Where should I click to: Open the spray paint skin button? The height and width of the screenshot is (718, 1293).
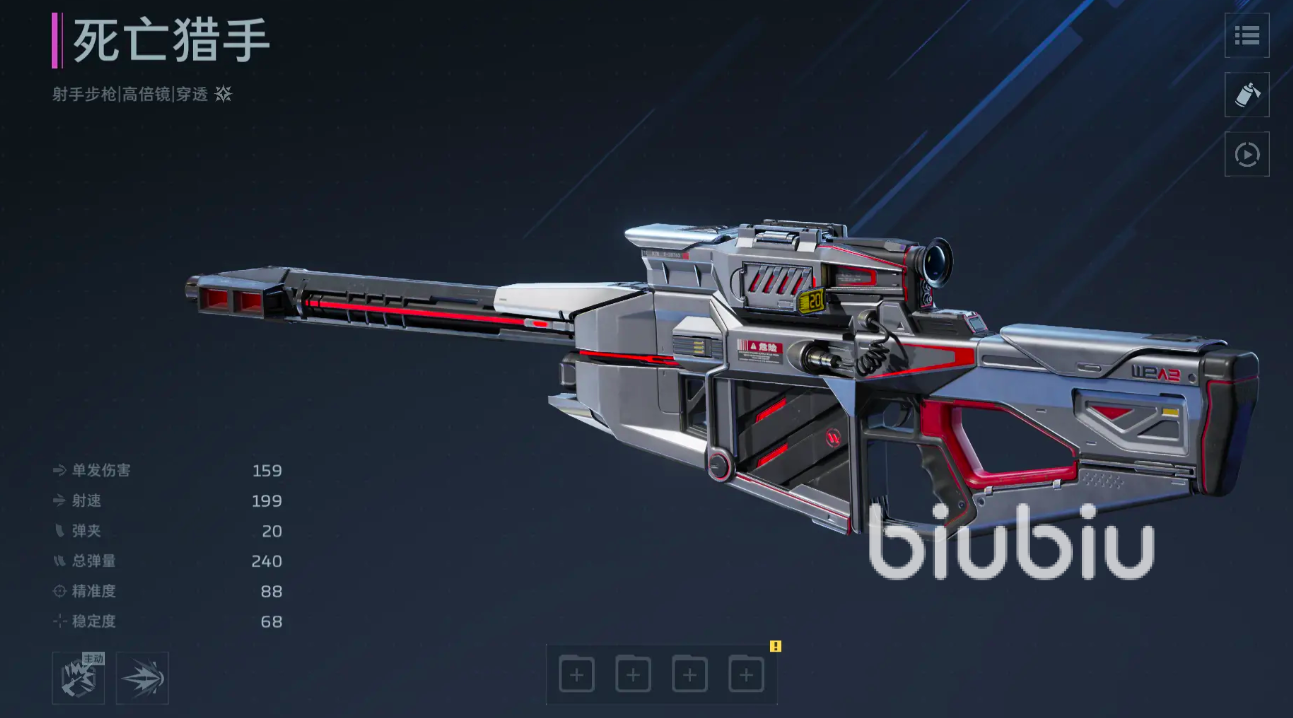1246,95
